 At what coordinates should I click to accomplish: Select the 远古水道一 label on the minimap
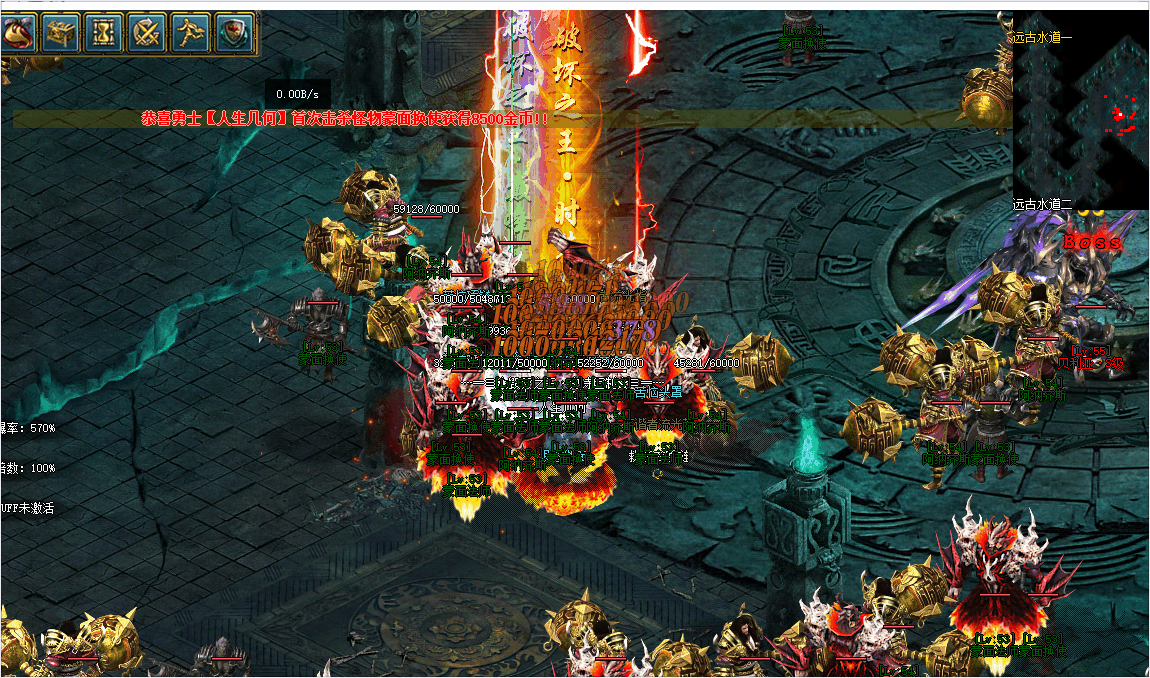coord(1043,38)
